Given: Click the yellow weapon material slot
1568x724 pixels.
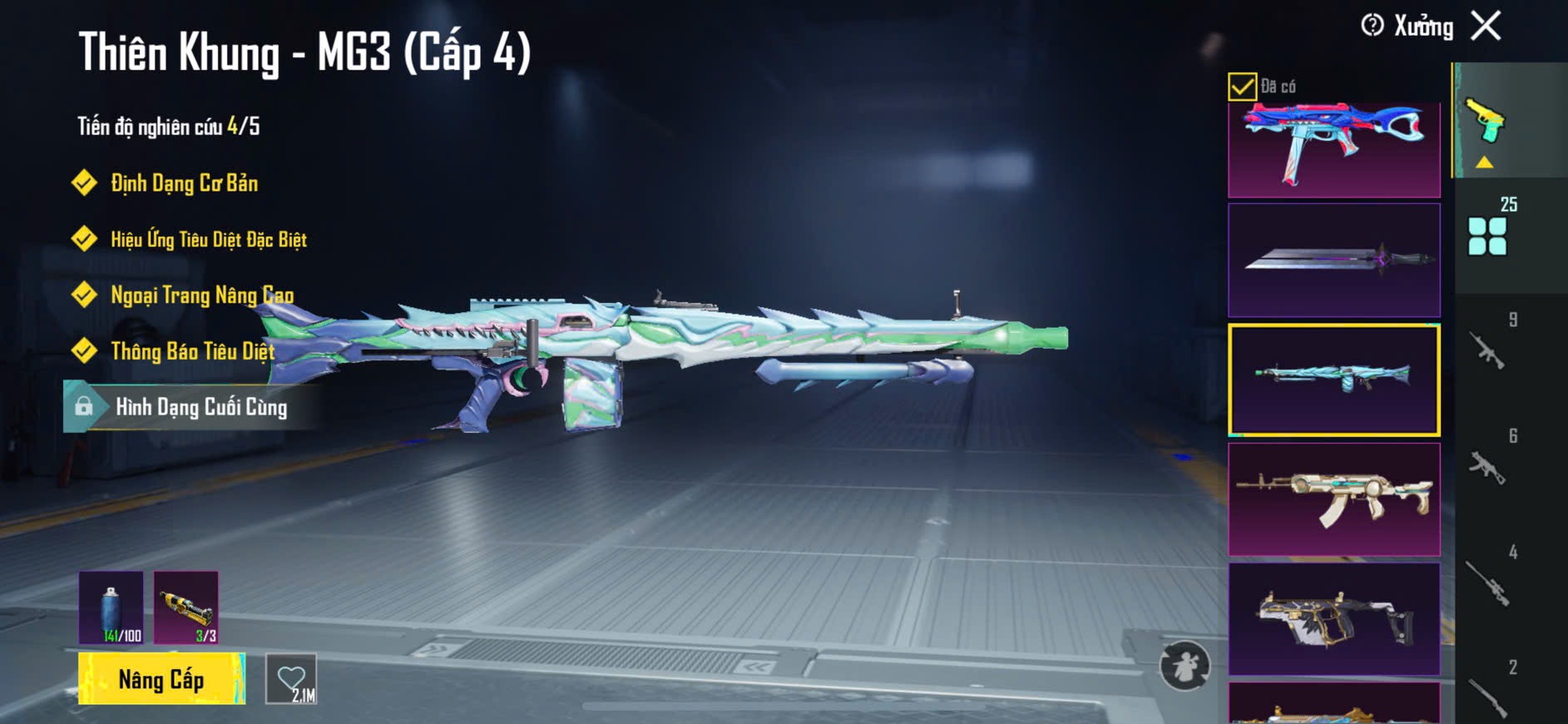Looking at the screenshot, I should pyautogui.click(x=186, y=607).
